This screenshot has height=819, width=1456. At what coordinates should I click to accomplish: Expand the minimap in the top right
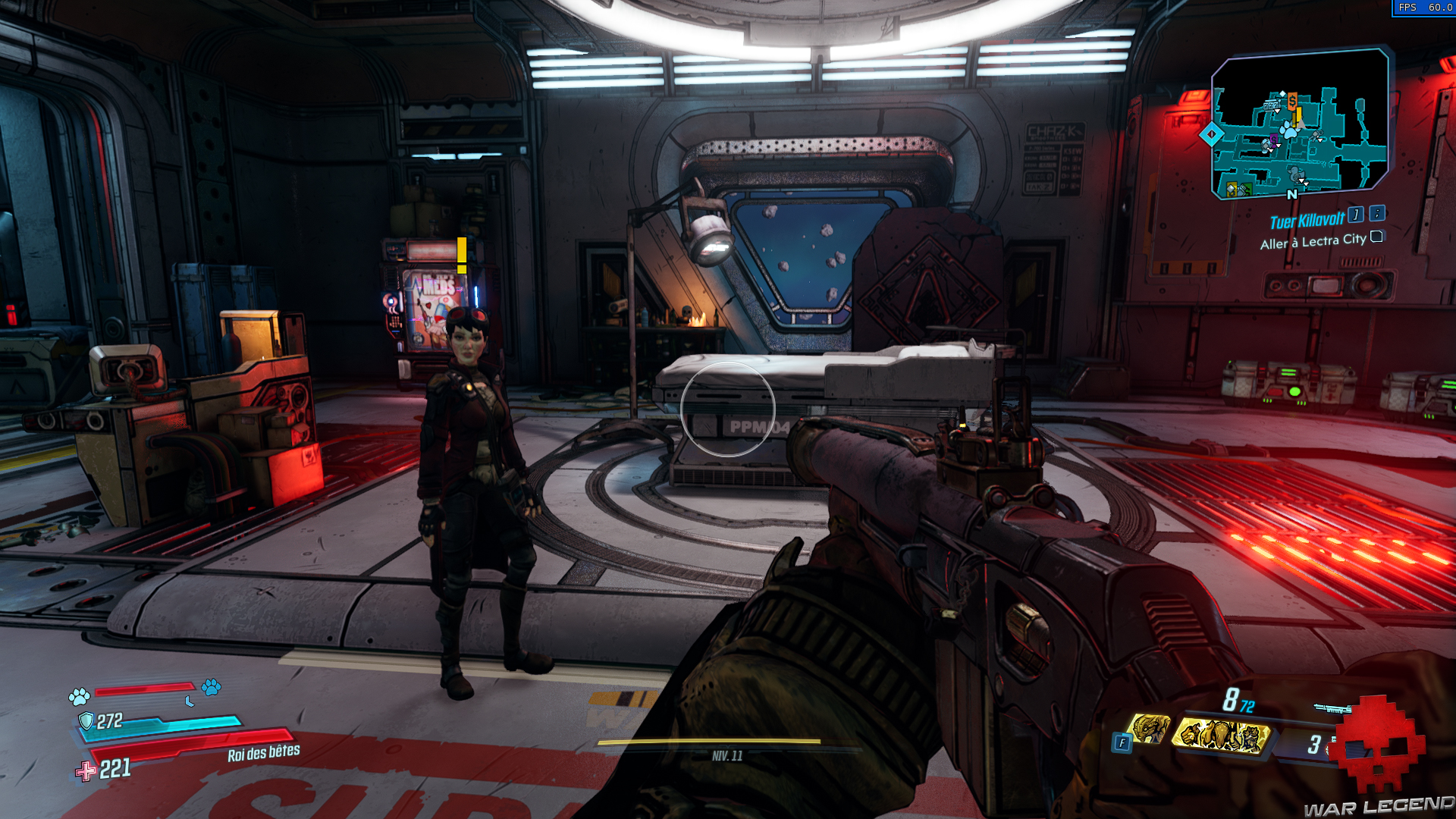(x=1301, y=125)
